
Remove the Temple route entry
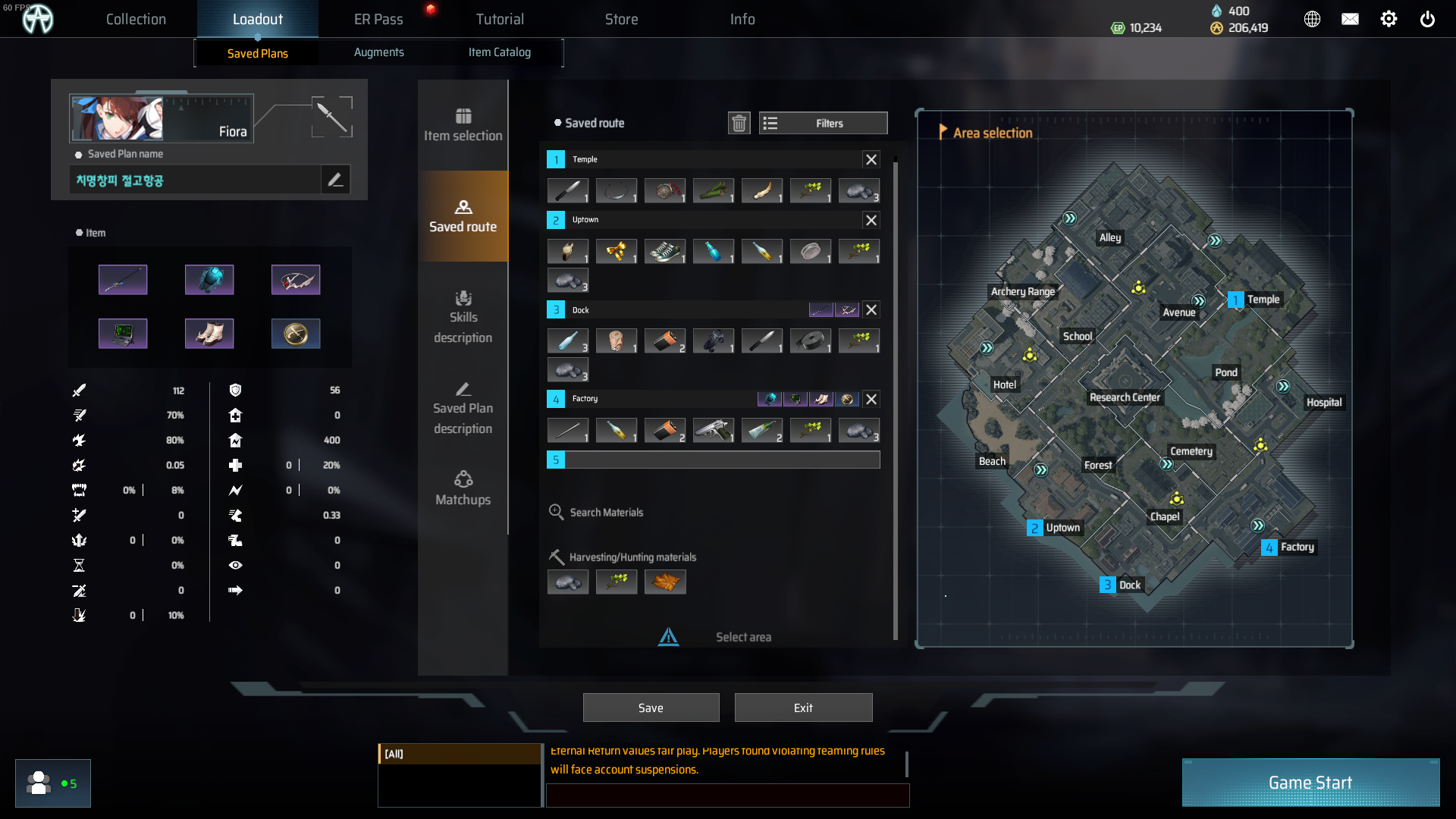[871, 159]
